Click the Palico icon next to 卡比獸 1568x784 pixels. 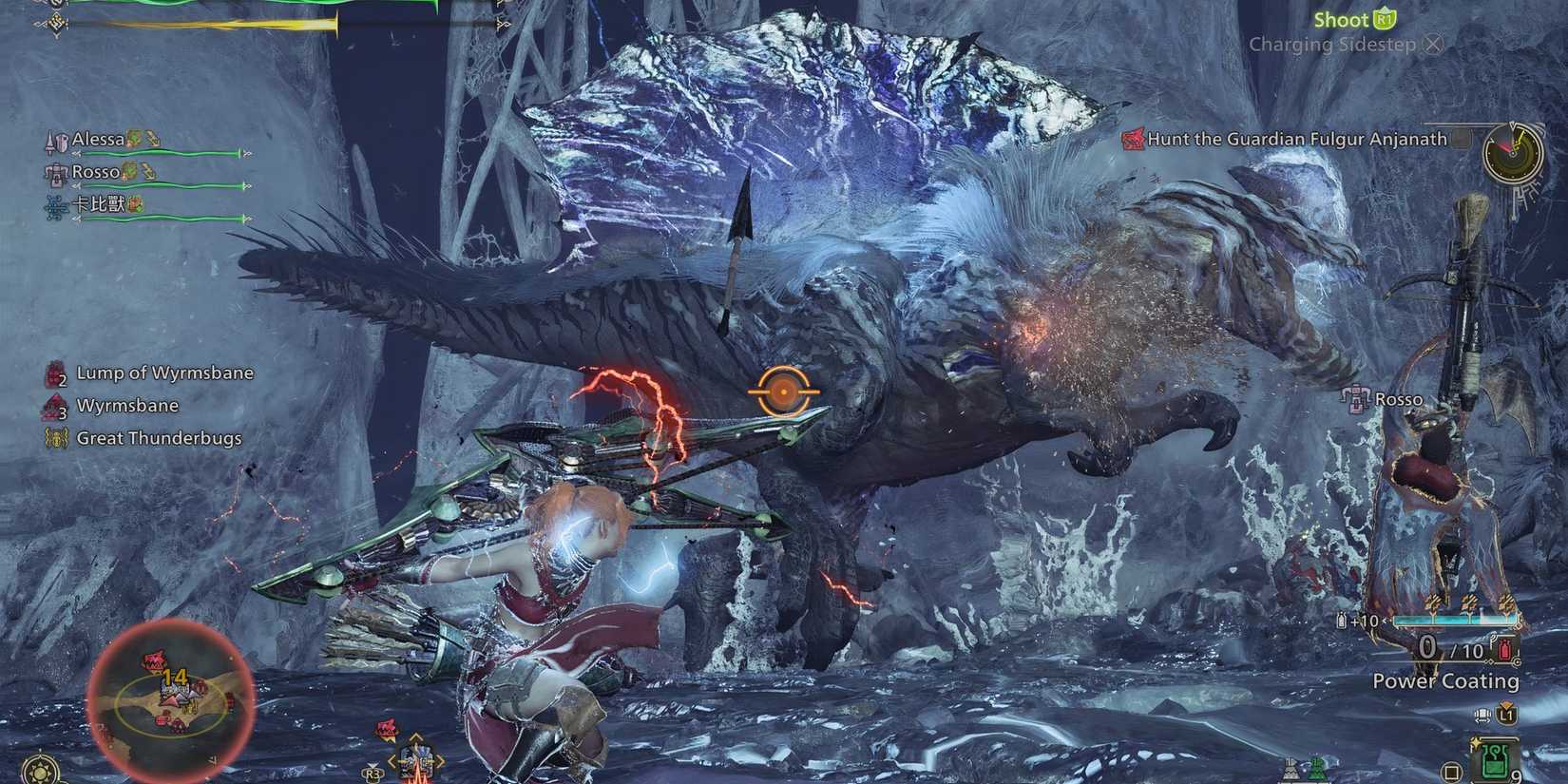click(x=134, y=201)
